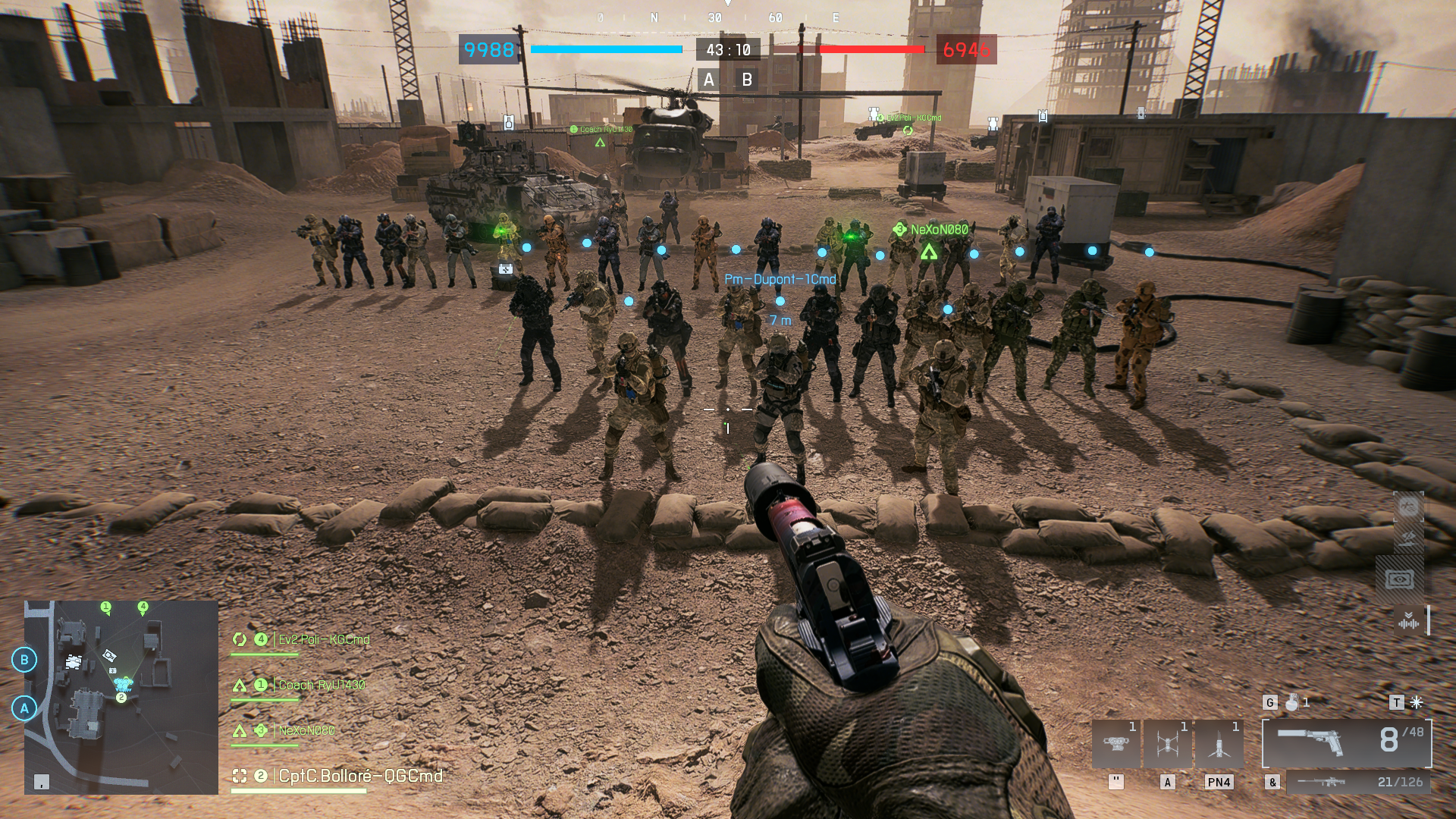
Task: Click the frag grenade icon
Action: [1292, 702]
